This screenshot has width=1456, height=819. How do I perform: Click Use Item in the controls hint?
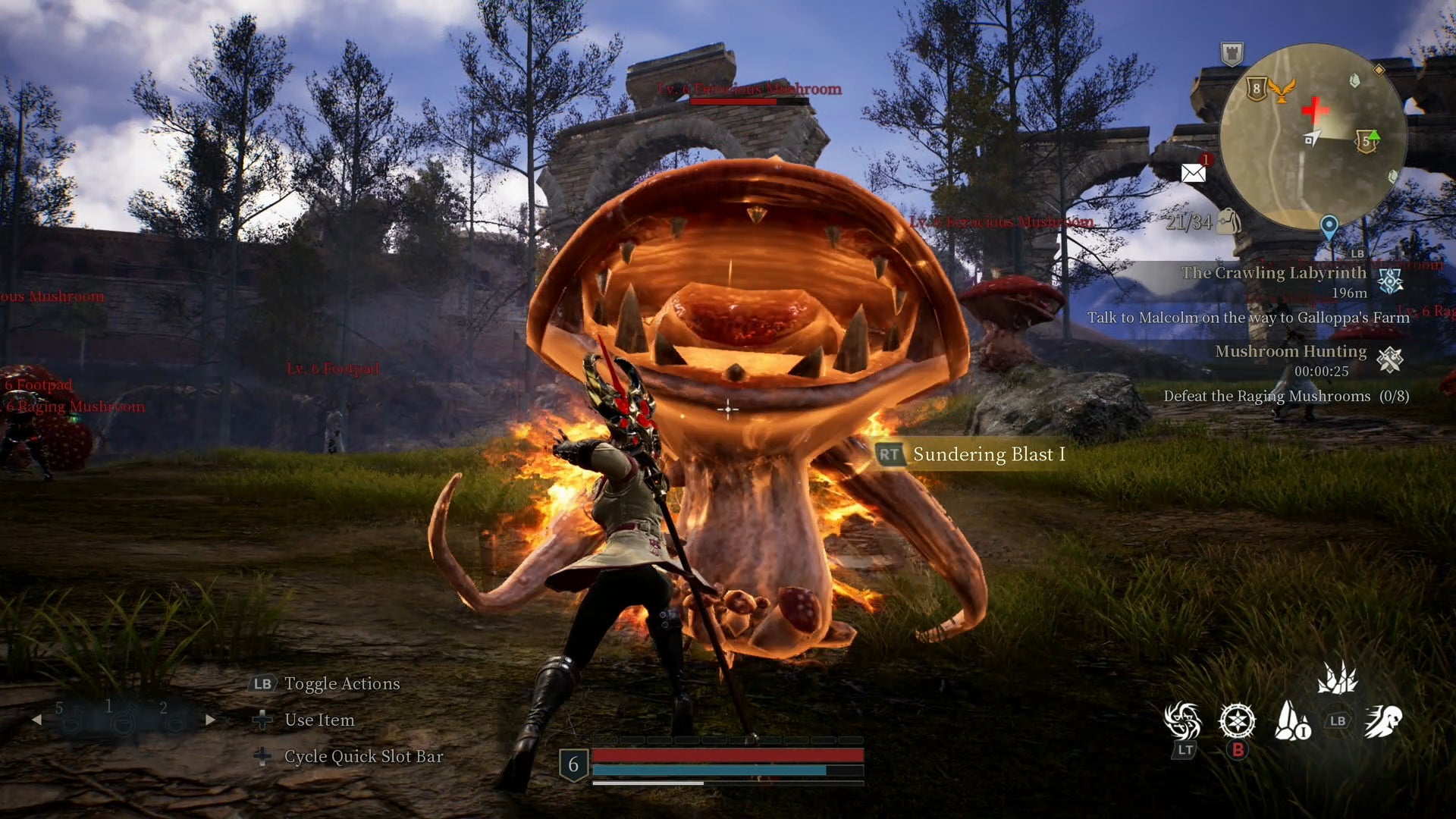click(x=319, y=720)
